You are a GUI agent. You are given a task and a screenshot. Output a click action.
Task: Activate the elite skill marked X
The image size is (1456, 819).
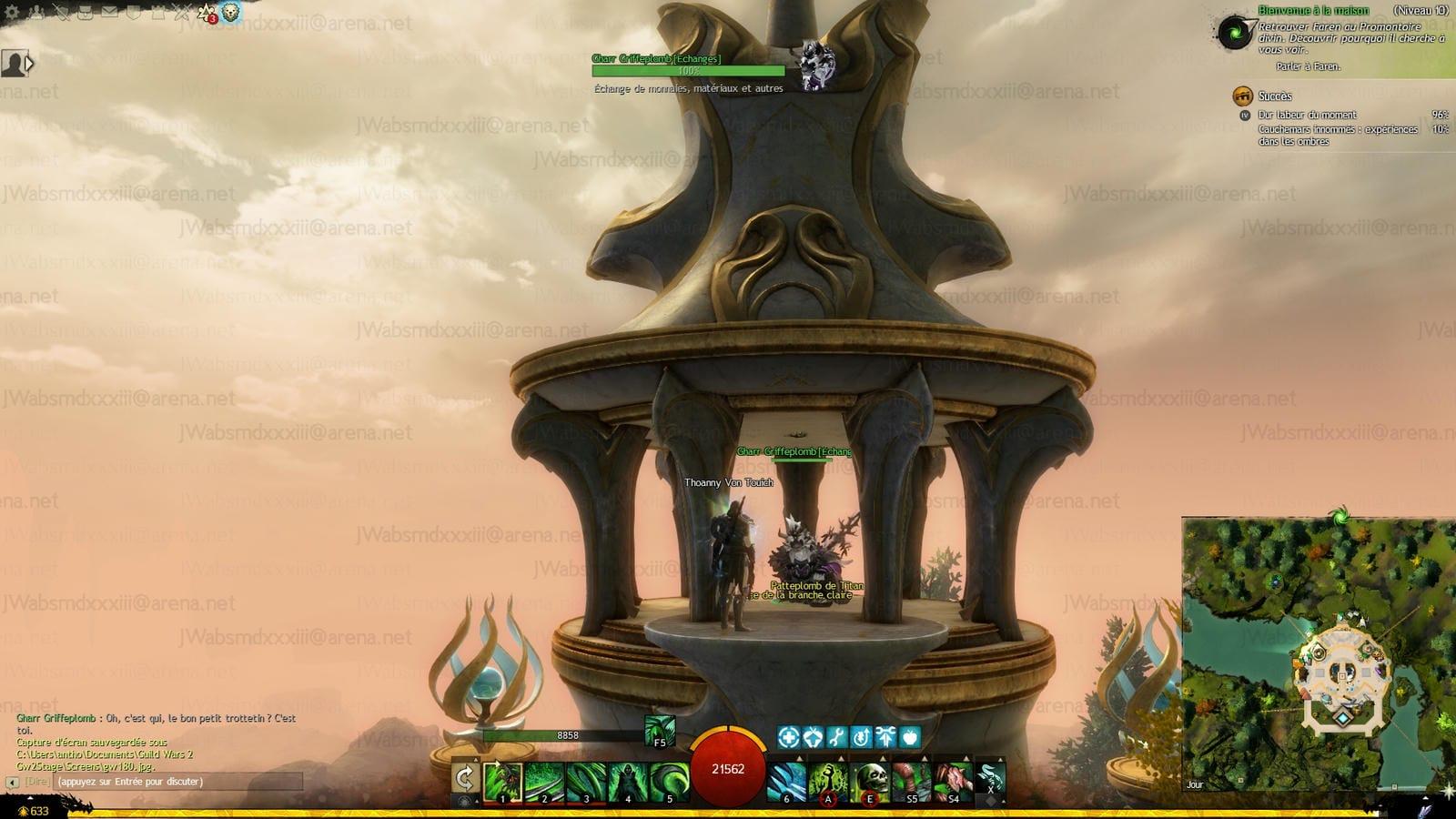990,782
